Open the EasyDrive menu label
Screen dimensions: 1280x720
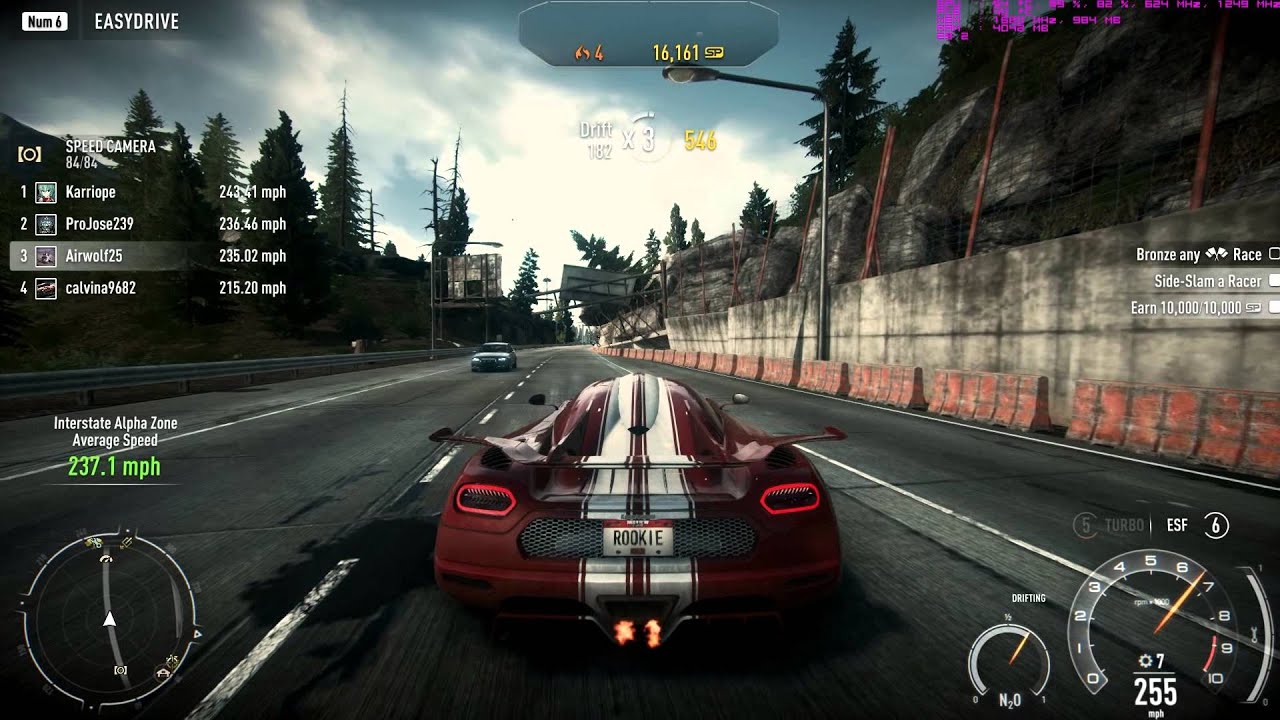pos(136,21)
